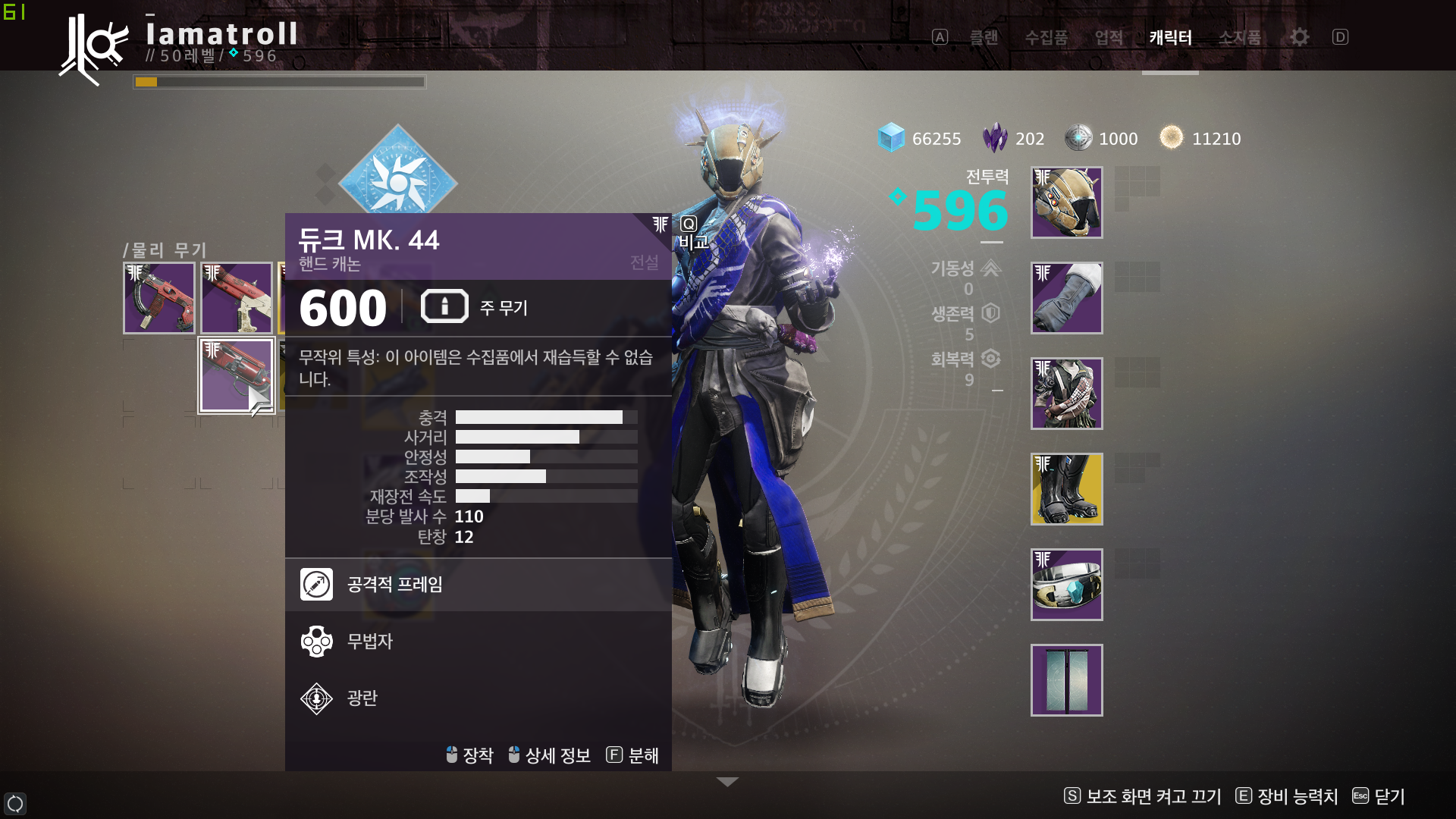Open the blue diamond subclass icon
This screenshot has width=1456, height=819.
[397, 182]
